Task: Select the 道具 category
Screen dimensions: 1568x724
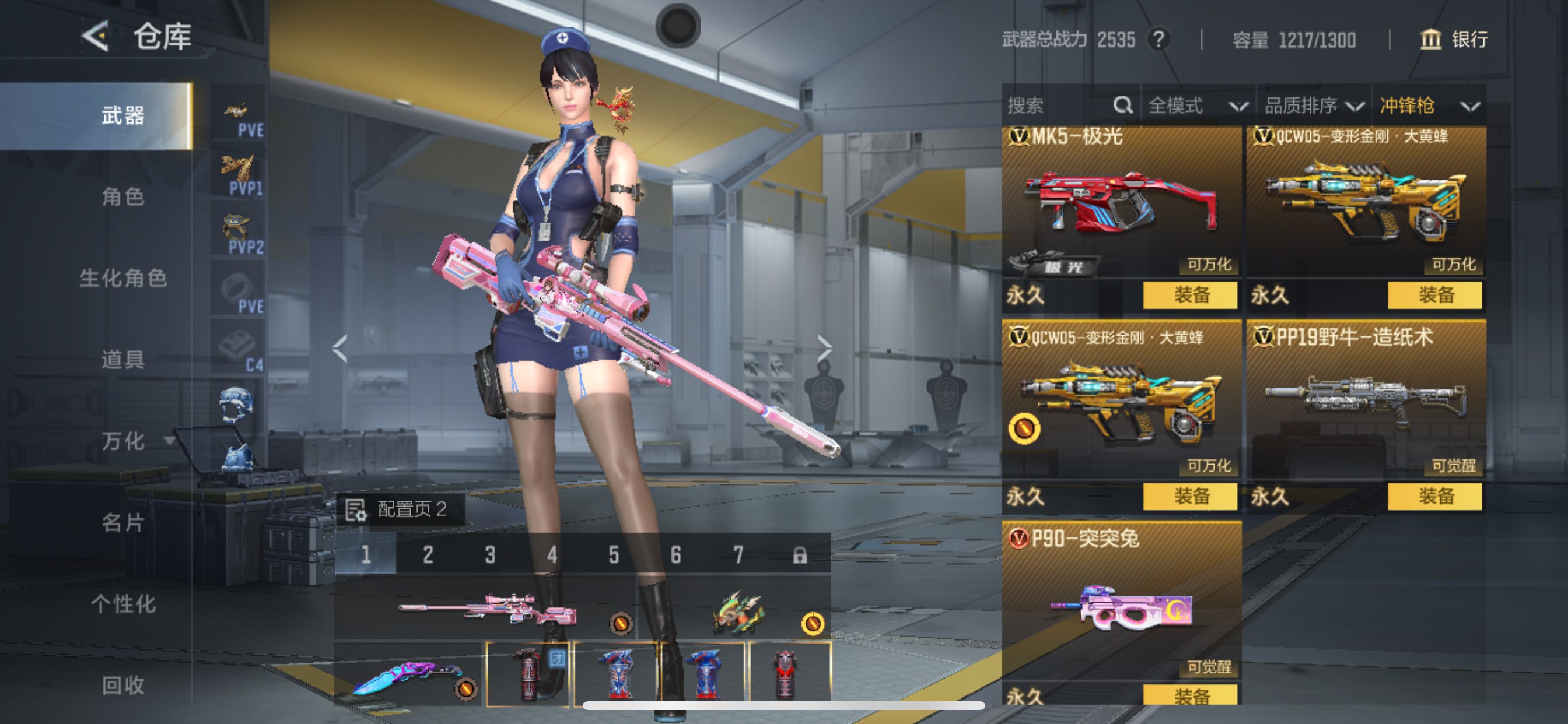Action: 123,360
